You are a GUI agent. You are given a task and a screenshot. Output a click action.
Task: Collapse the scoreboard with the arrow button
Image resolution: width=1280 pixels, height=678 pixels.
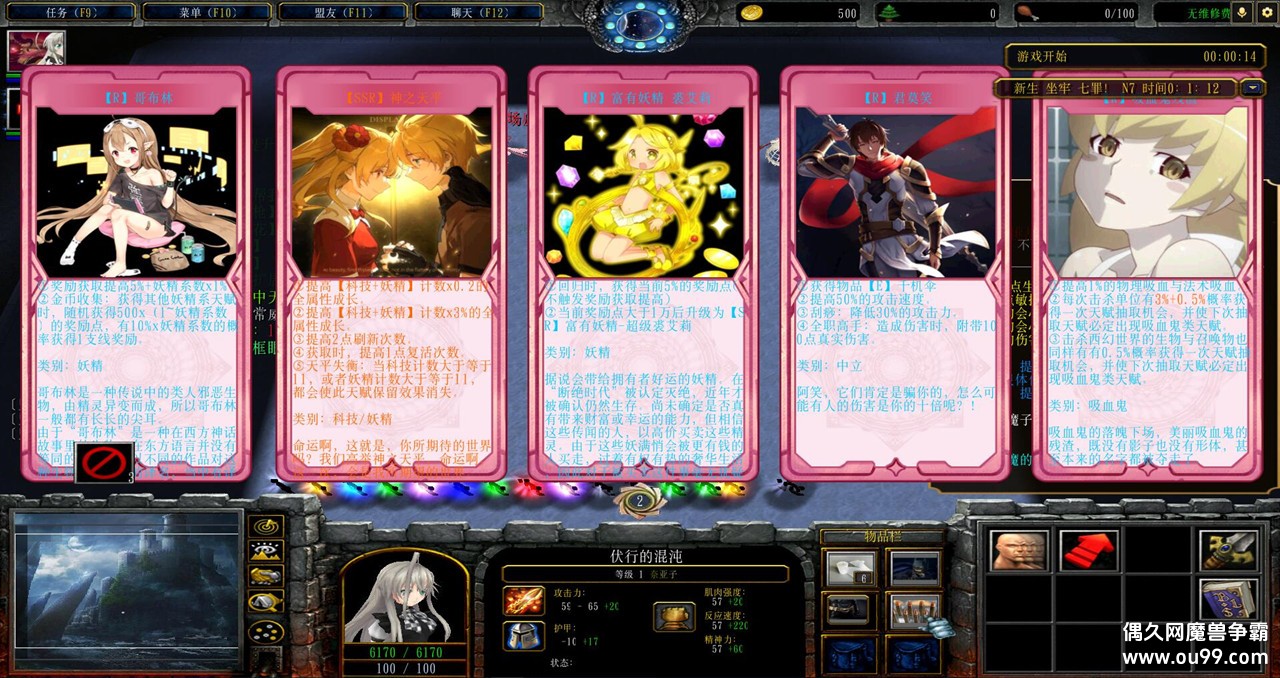click(1252, 88)
